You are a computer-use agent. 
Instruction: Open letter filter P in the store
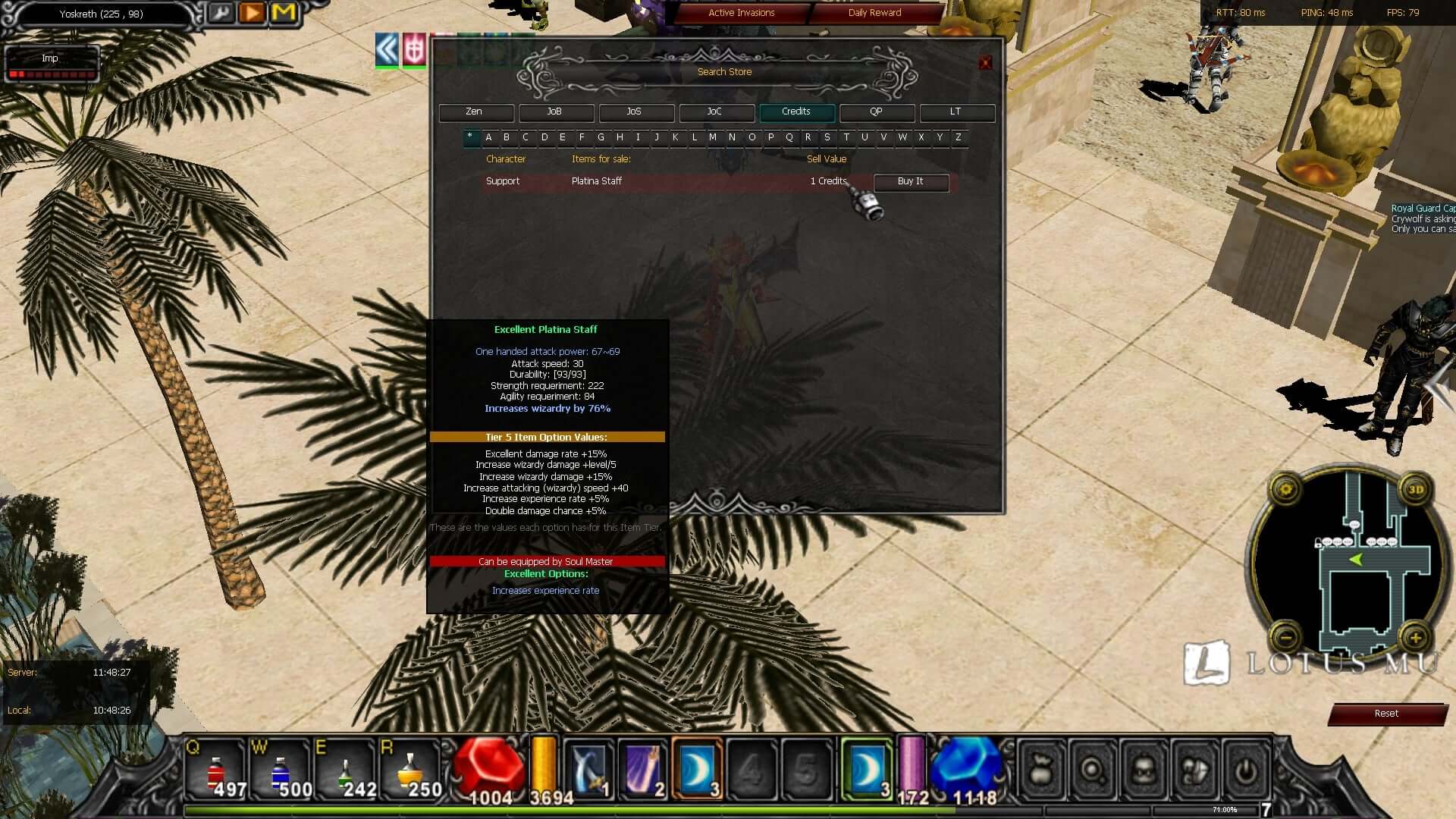click(x=770, y=138)
